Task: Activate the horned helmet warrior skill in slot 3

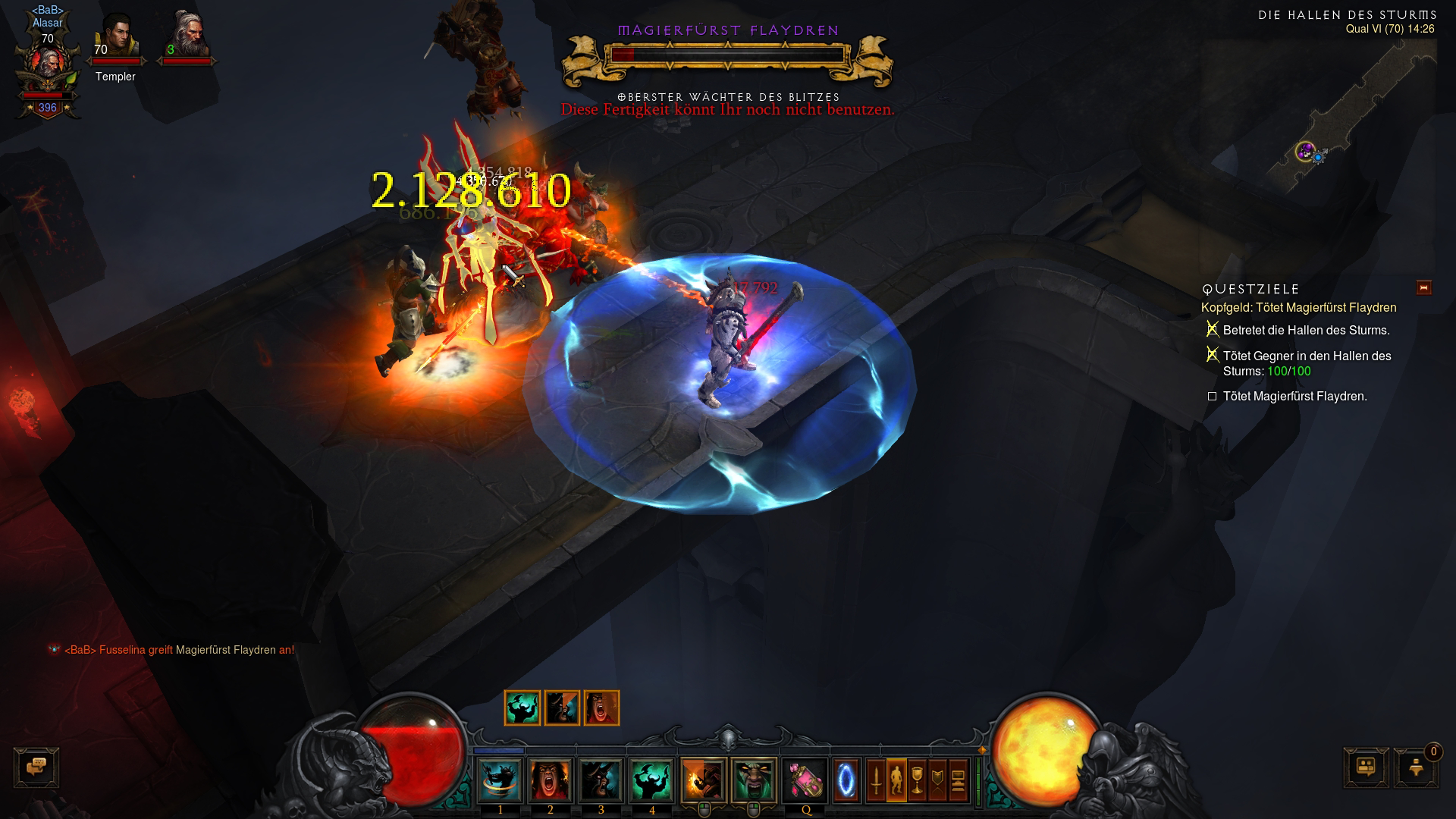Action: [x=601, y=780]
